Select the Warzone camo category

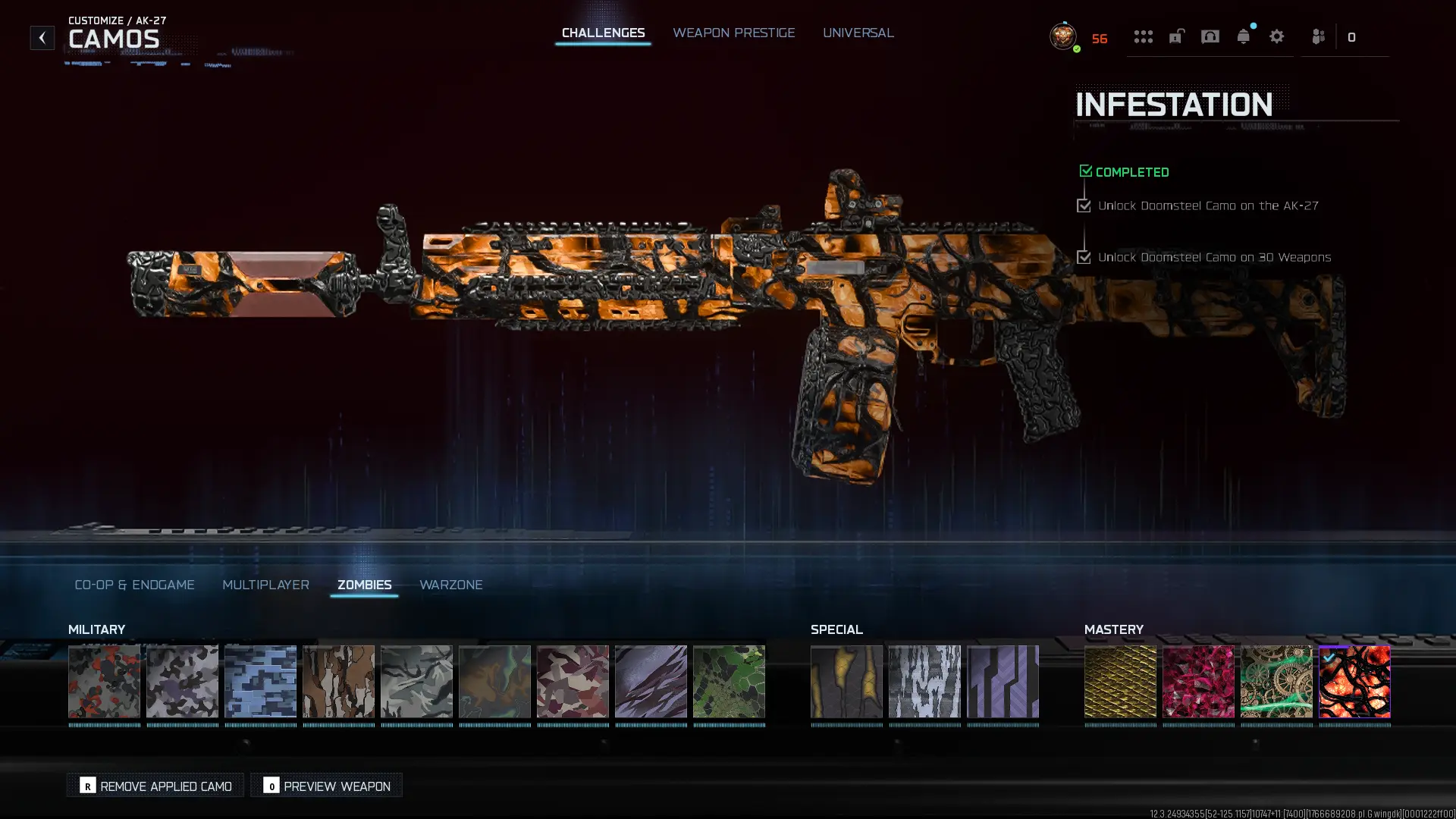point(451,585)
